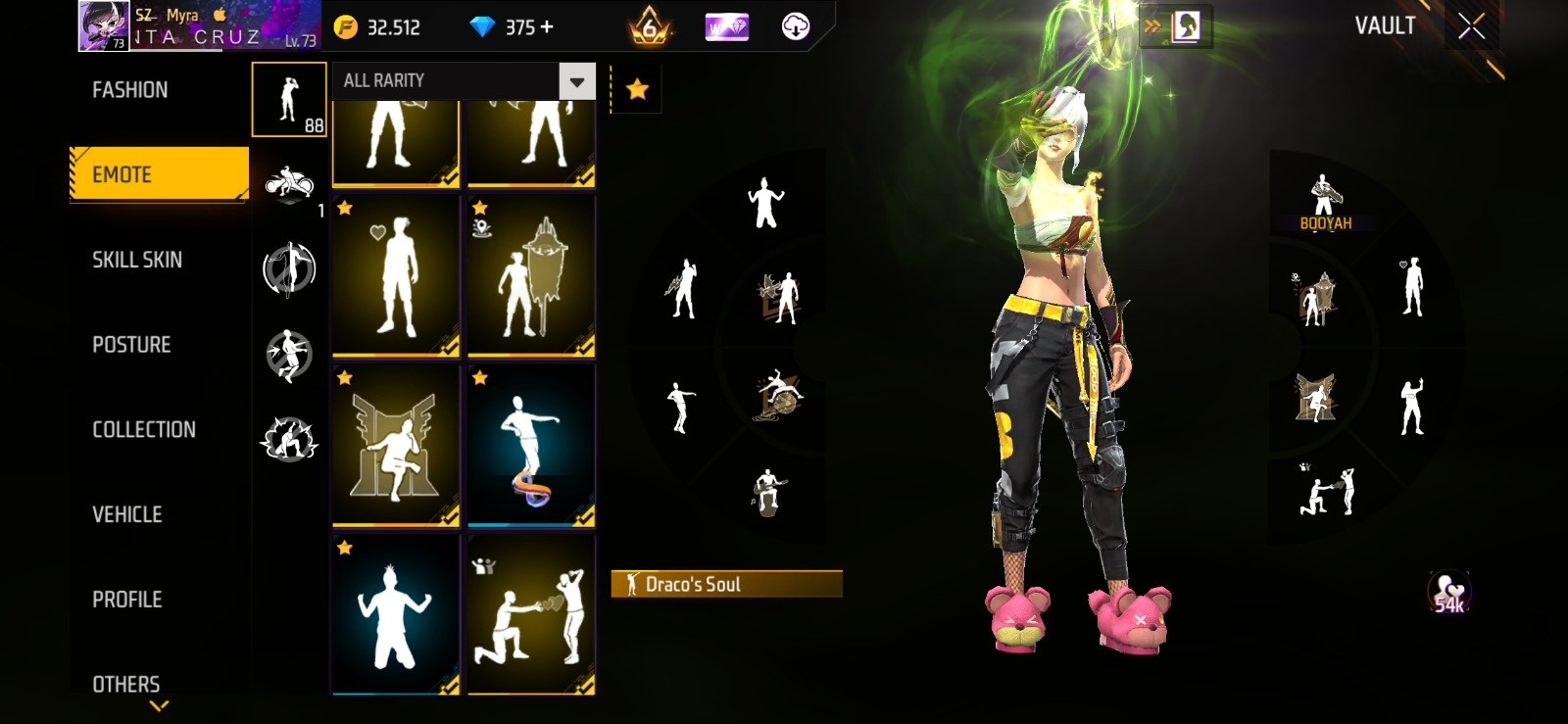Select the throne sitting emote tile

click(396, 446)
